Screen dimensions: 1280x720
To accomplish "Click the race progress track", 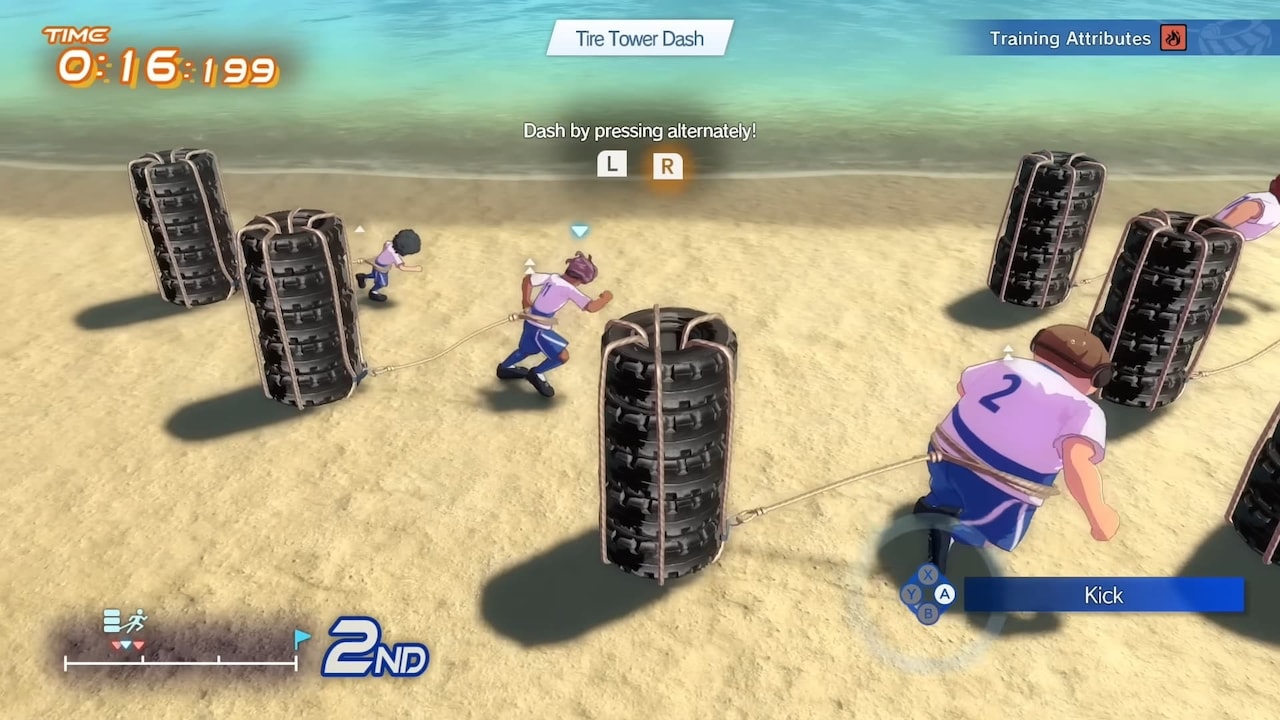I will pos(181,661).
